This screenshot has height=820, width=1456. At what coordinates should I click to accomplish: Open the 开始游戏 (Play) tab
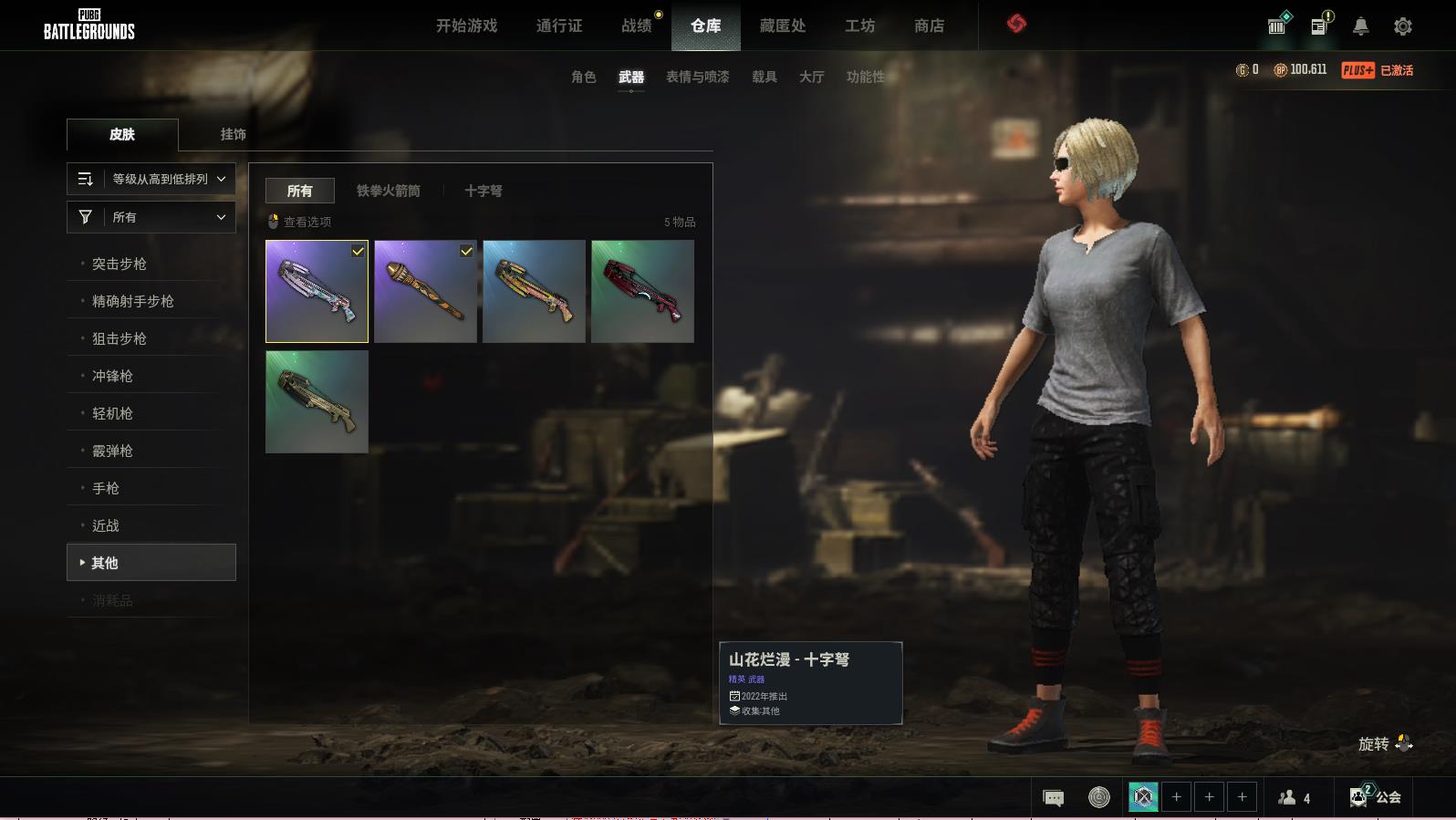click(x=466, y=26)
